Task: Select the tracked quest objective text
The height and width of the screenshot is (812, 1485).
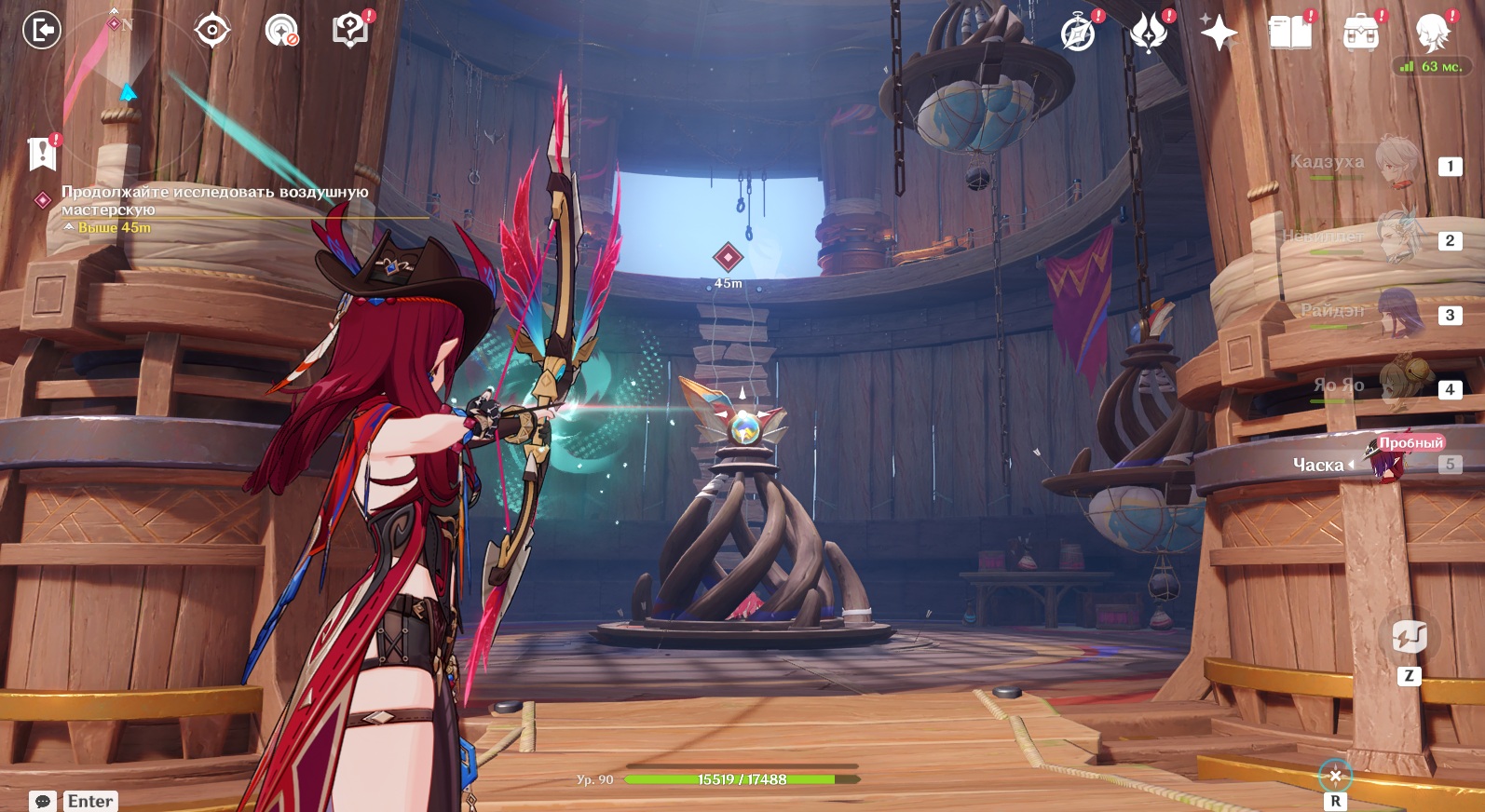Action: (x=214, y=200)
